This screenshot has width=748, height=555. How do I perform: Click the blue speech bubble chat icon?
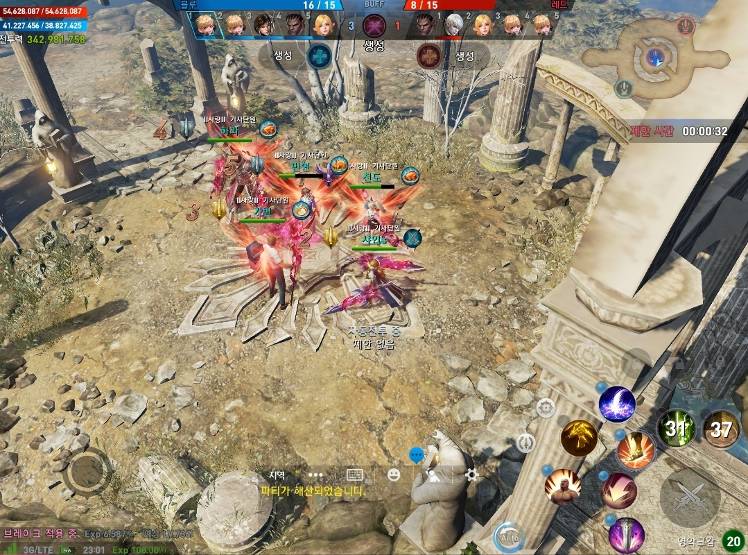pyautogui.click(x=417, y=455)
